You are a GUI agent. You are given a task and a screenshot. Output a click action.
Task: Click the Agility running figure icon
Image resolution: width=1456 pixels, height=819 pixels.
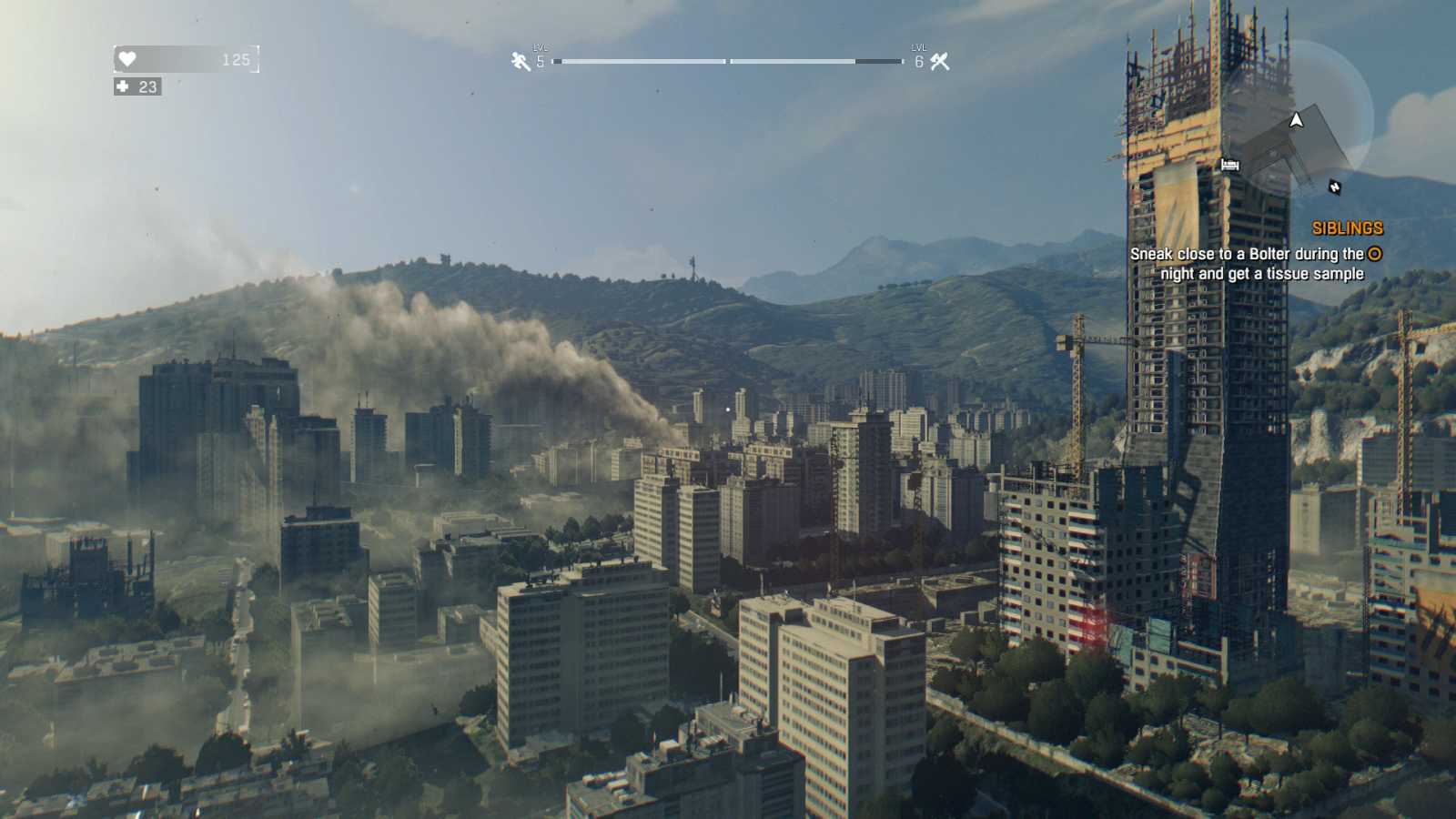(518, 61)
